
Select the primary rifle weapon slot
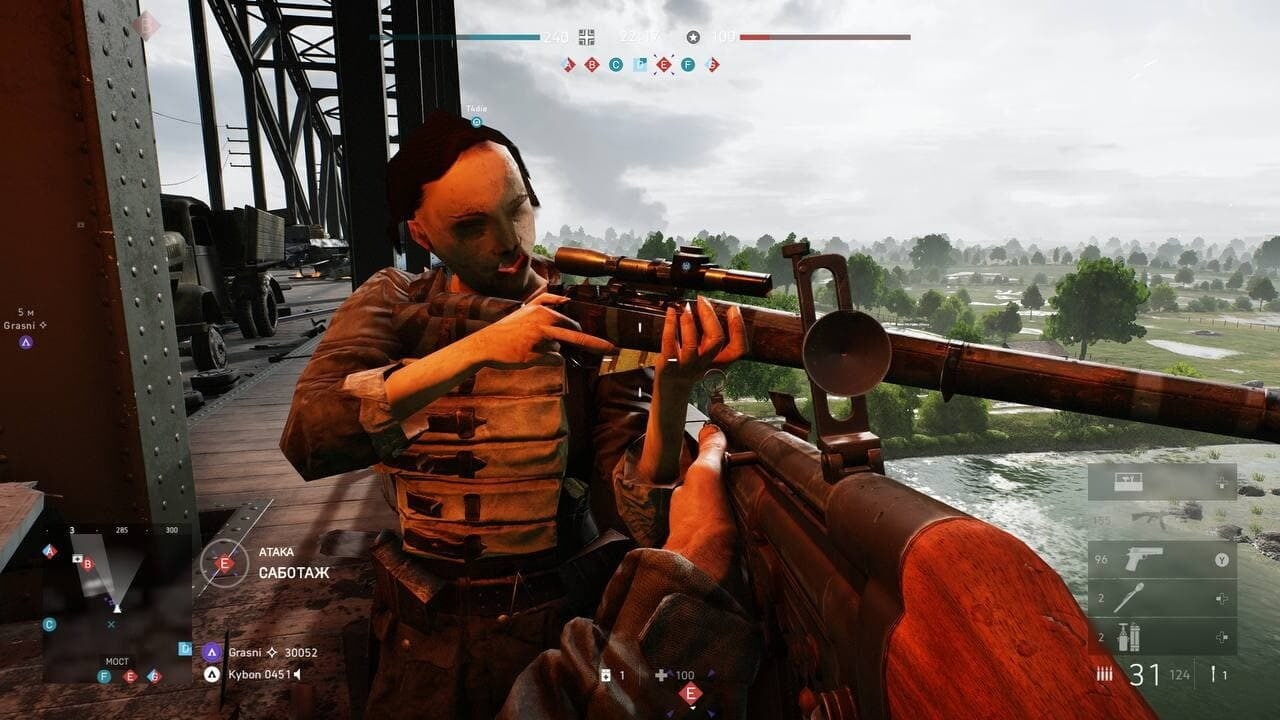coord(1162,519)
